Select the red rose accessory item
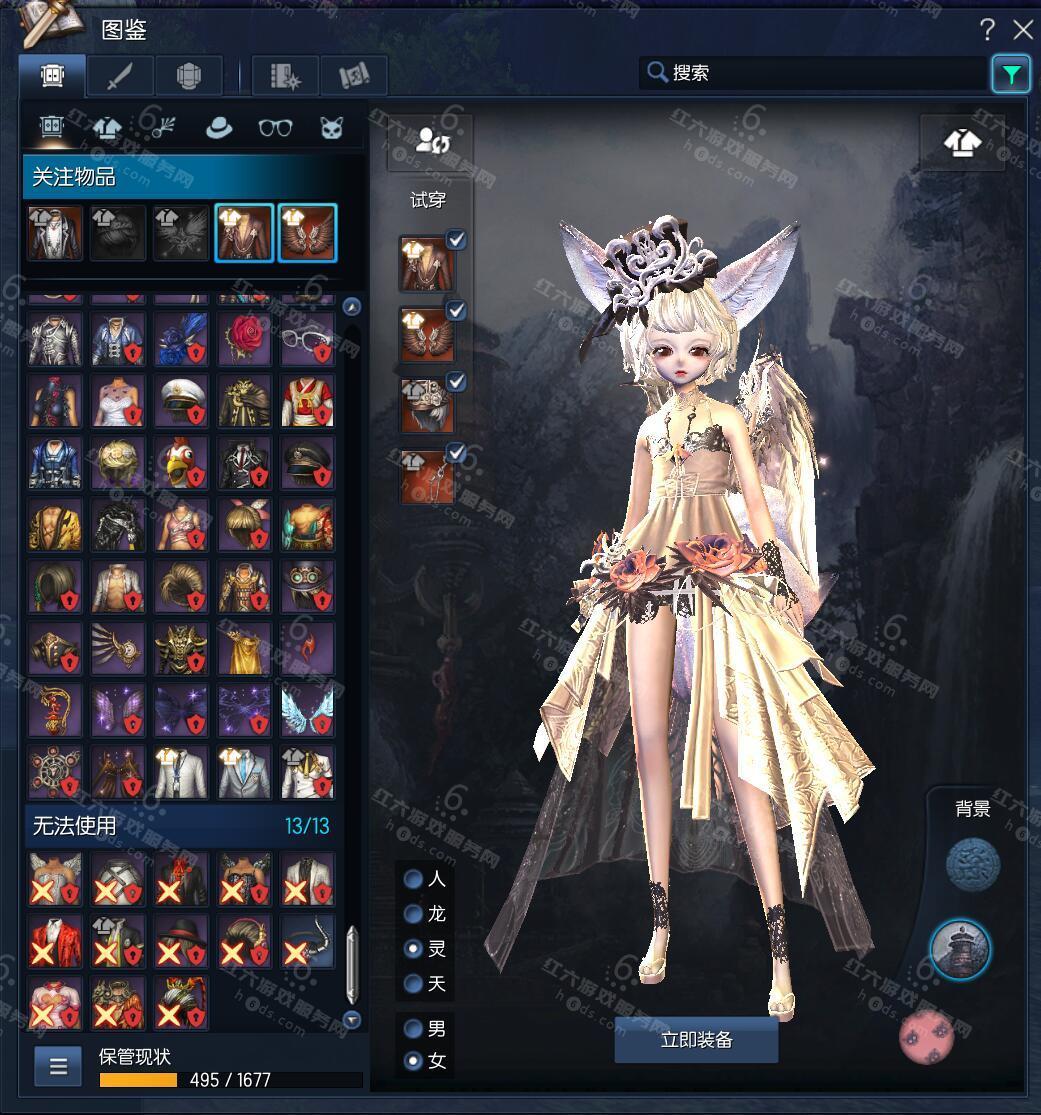1041x1115 pixels. [244, 339]
